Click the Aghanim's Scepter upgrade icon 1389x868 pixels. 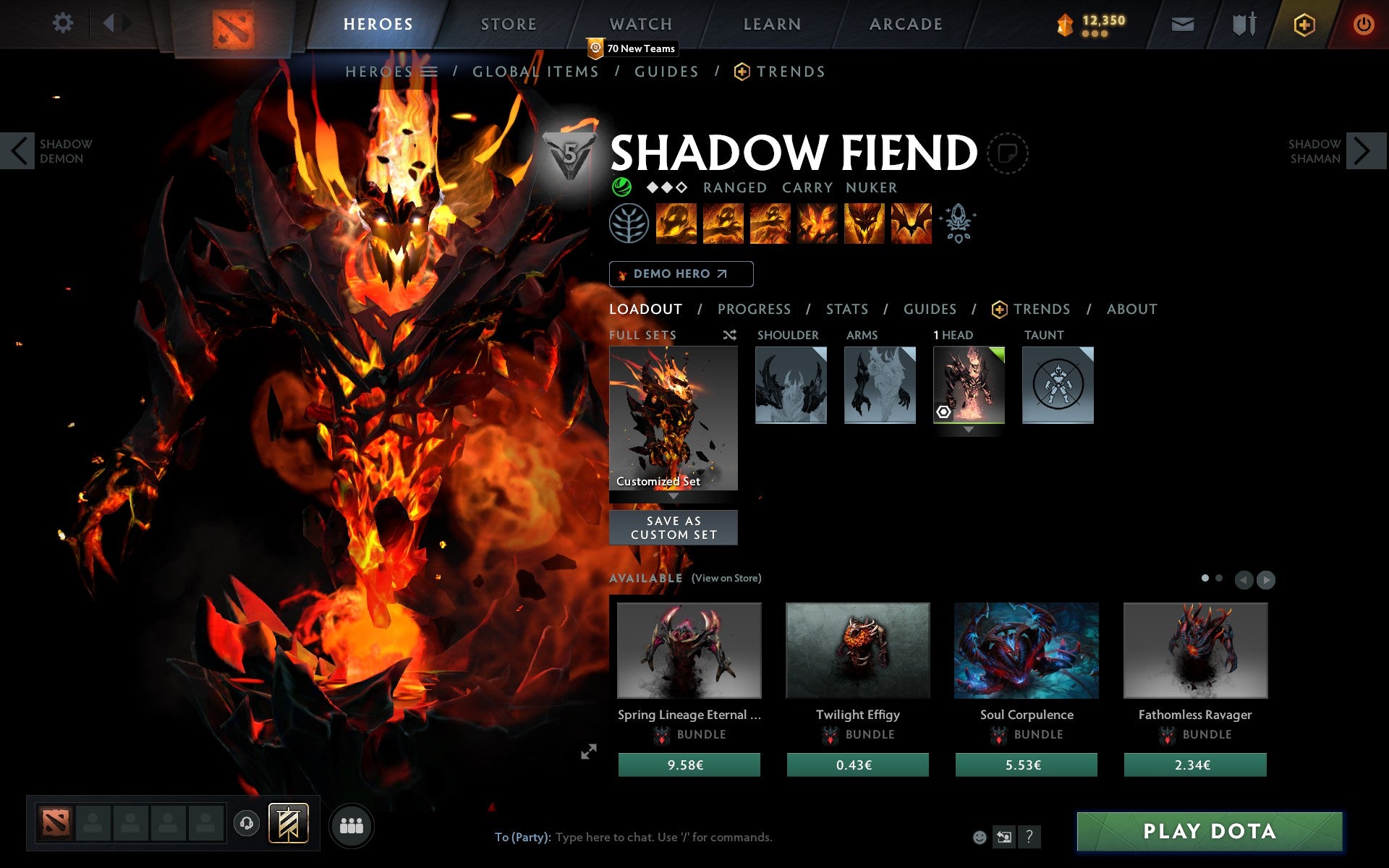coord(957,224)
